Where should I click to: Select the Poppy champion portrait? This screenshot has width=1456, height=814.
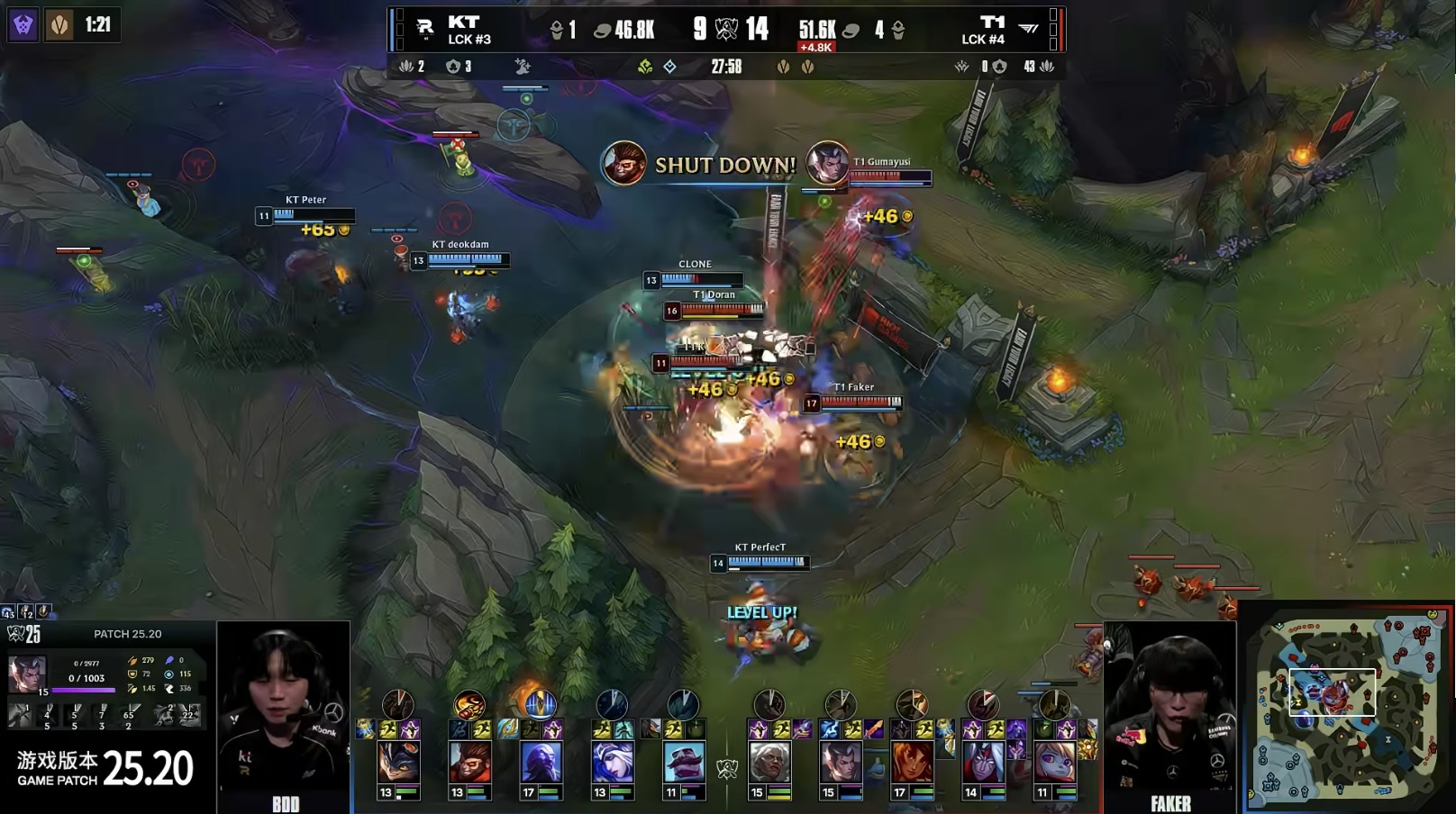[1053, 762]
